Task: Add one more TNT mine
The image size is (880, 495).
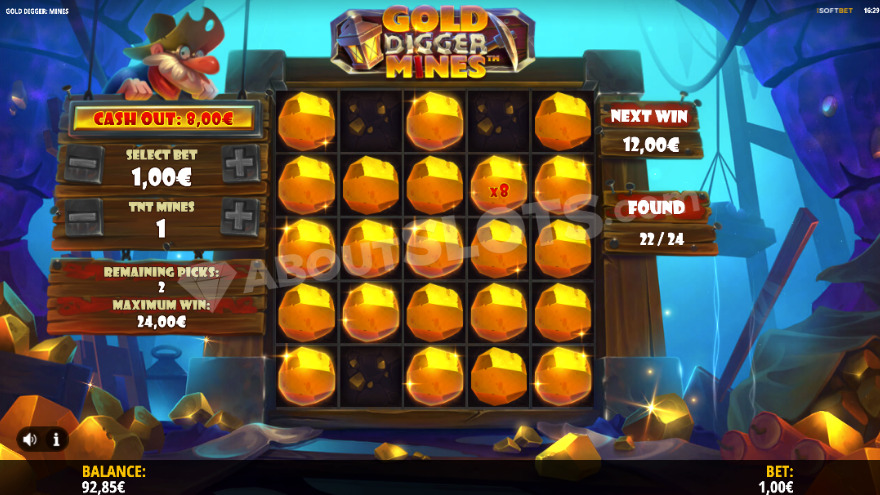Action: click(240, 216)
